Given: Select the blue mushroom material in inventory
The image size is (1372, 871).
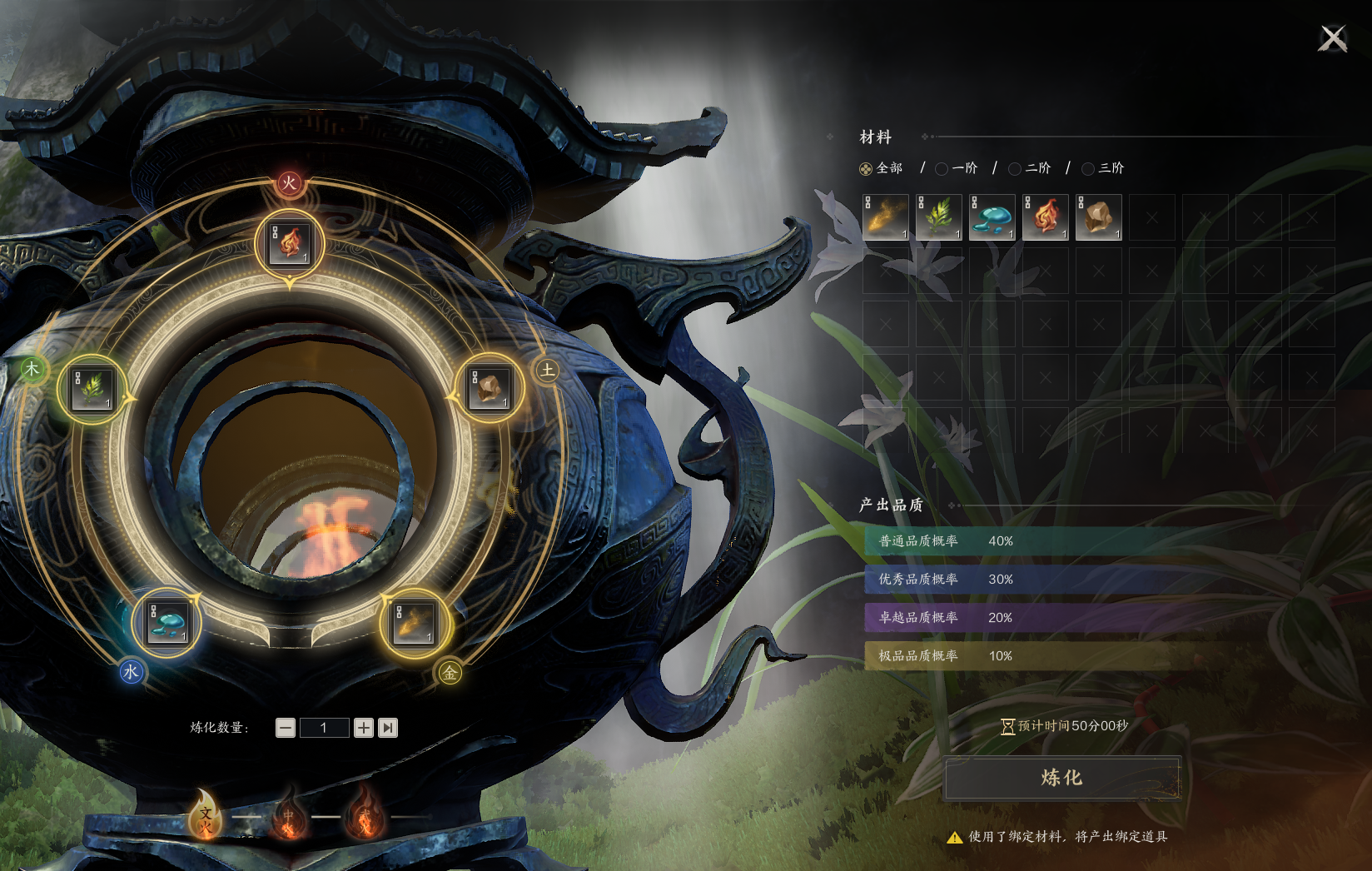Looking at the screenshot, I should pyautogui.click(x=992, y=217).
